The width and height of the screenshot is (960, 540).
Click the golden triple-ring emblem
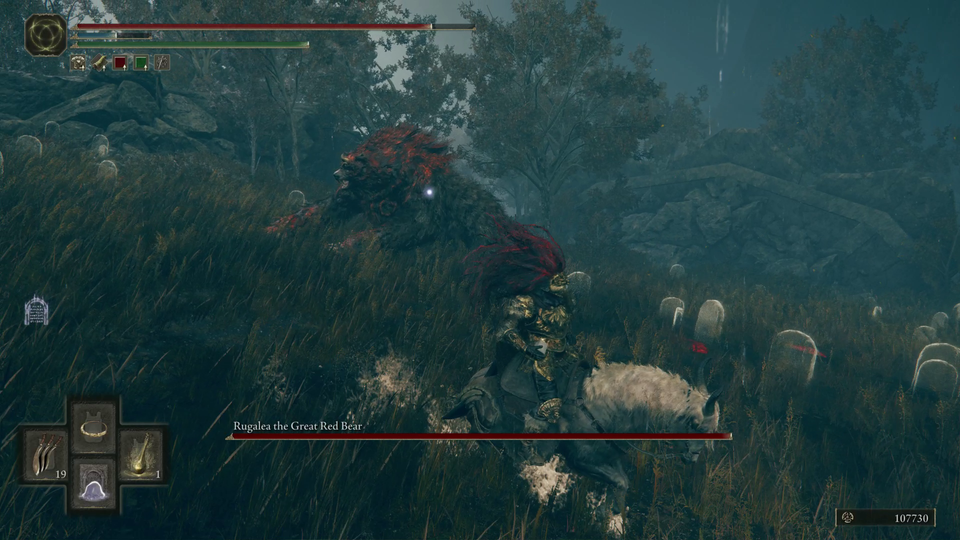[45, 34]
